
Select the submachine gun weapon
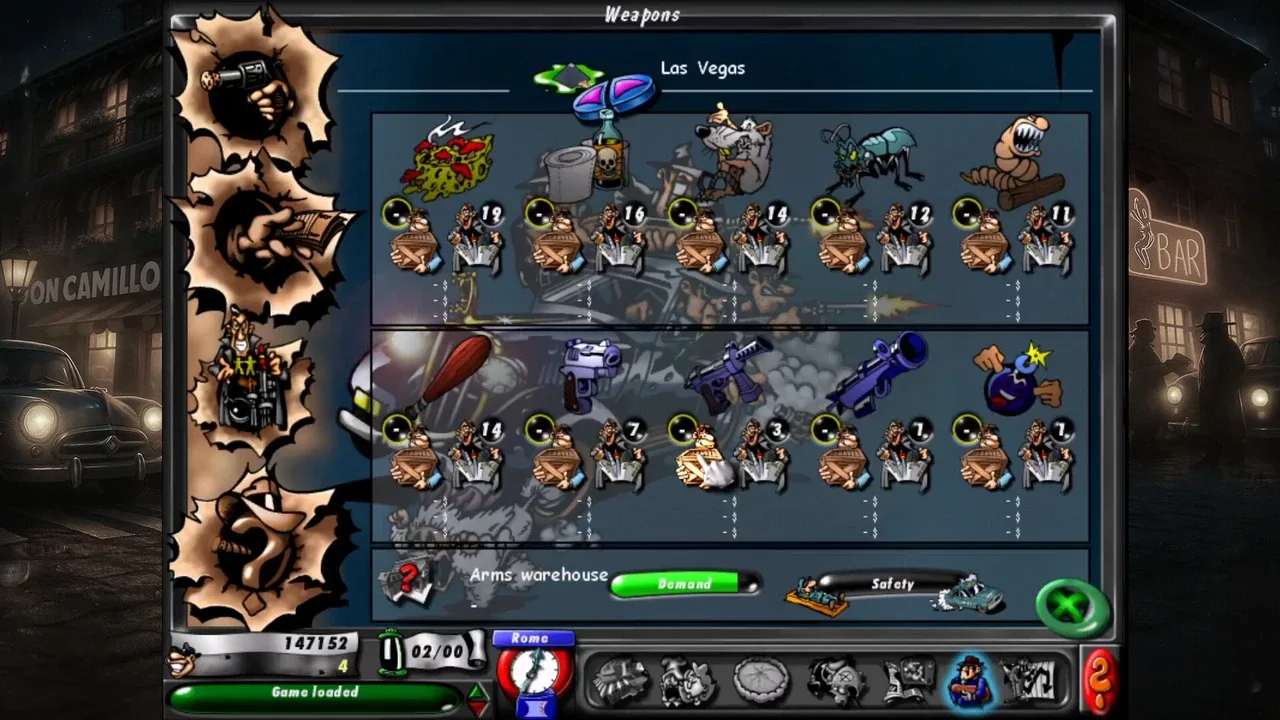[x=730, y=375]
